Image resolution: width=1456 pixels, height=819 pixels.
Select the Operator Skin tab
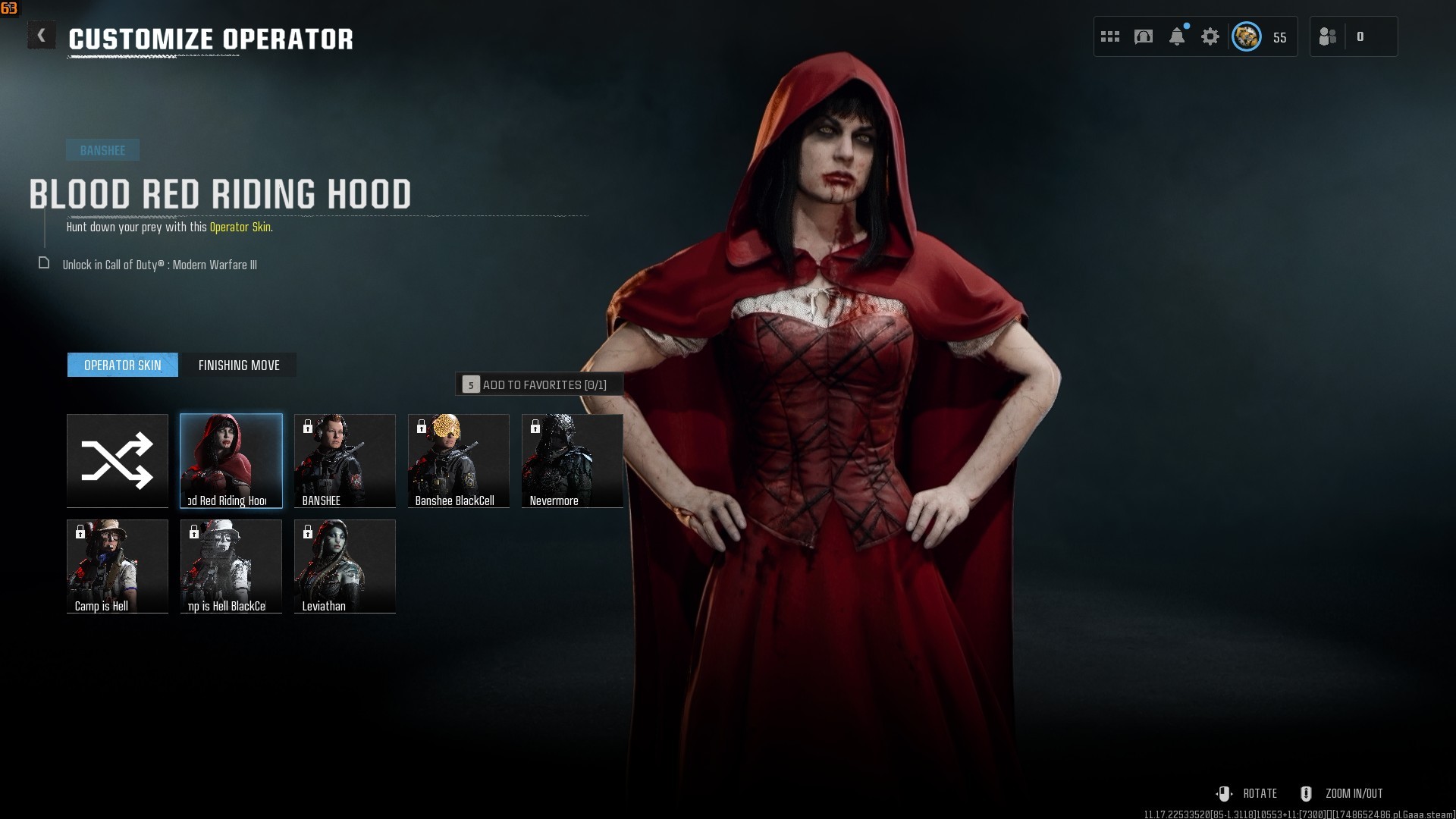123,366
